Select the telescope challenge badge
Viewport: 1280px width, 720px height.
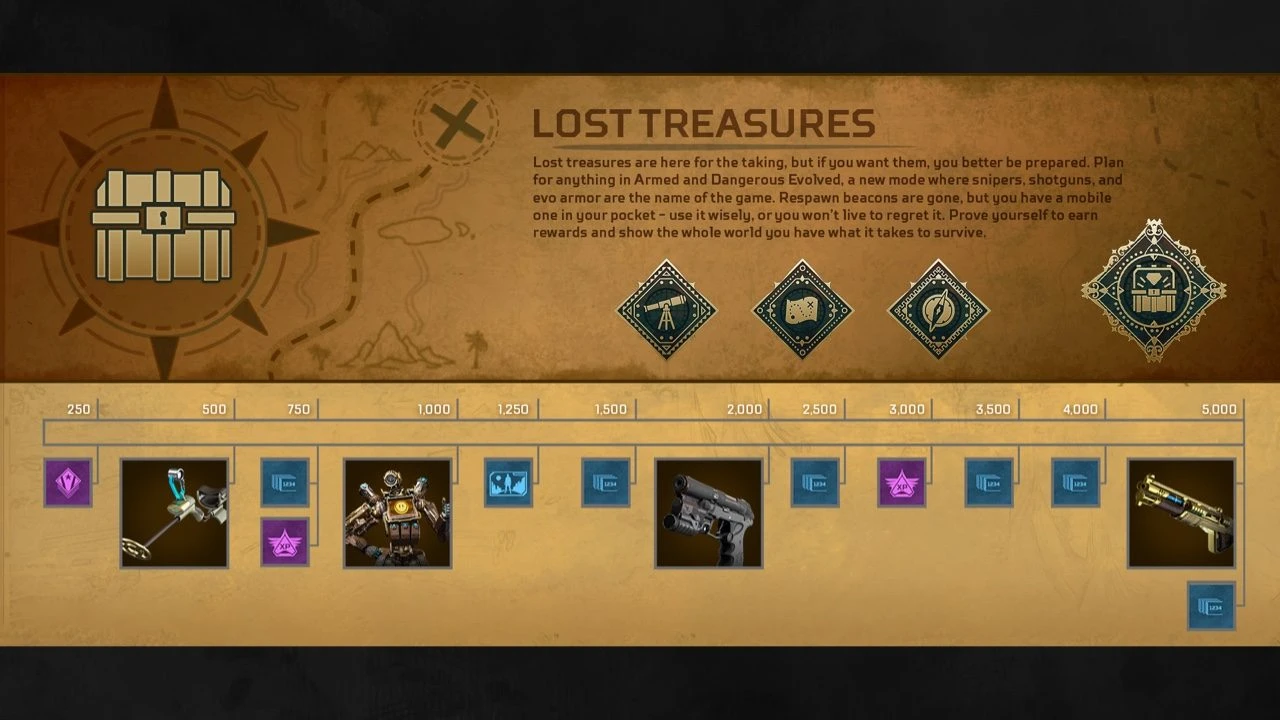point(666,309)
